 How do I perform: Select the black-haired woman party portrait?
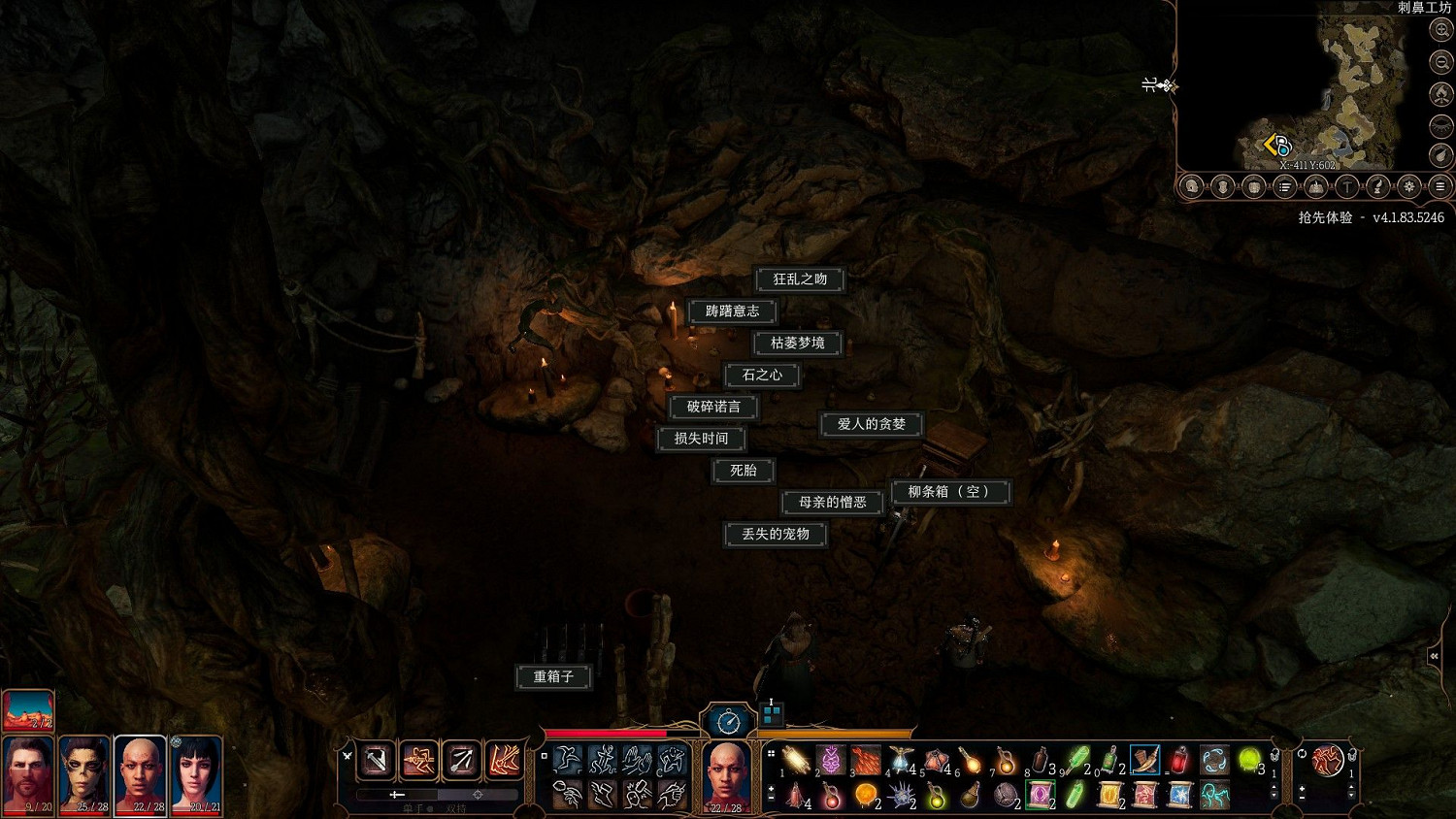(x=198, y=774)
